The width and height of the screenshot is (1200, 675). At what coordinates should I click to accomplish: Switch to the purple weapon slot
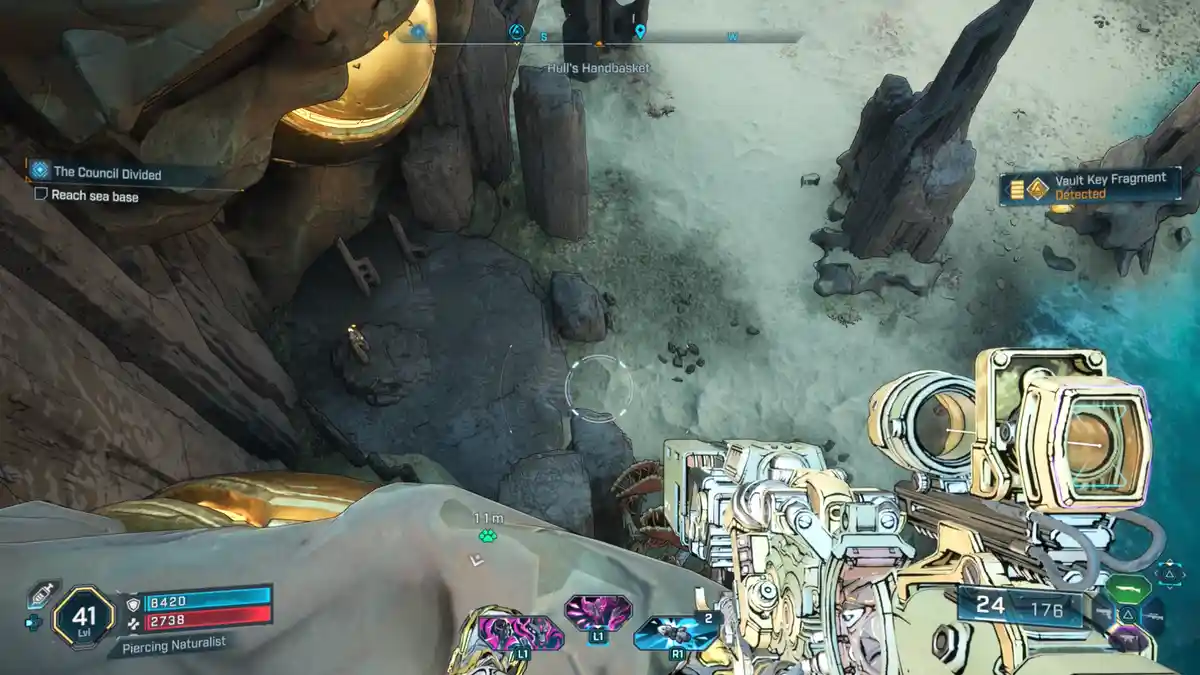pyautogui.click(x=1129, y=637)
